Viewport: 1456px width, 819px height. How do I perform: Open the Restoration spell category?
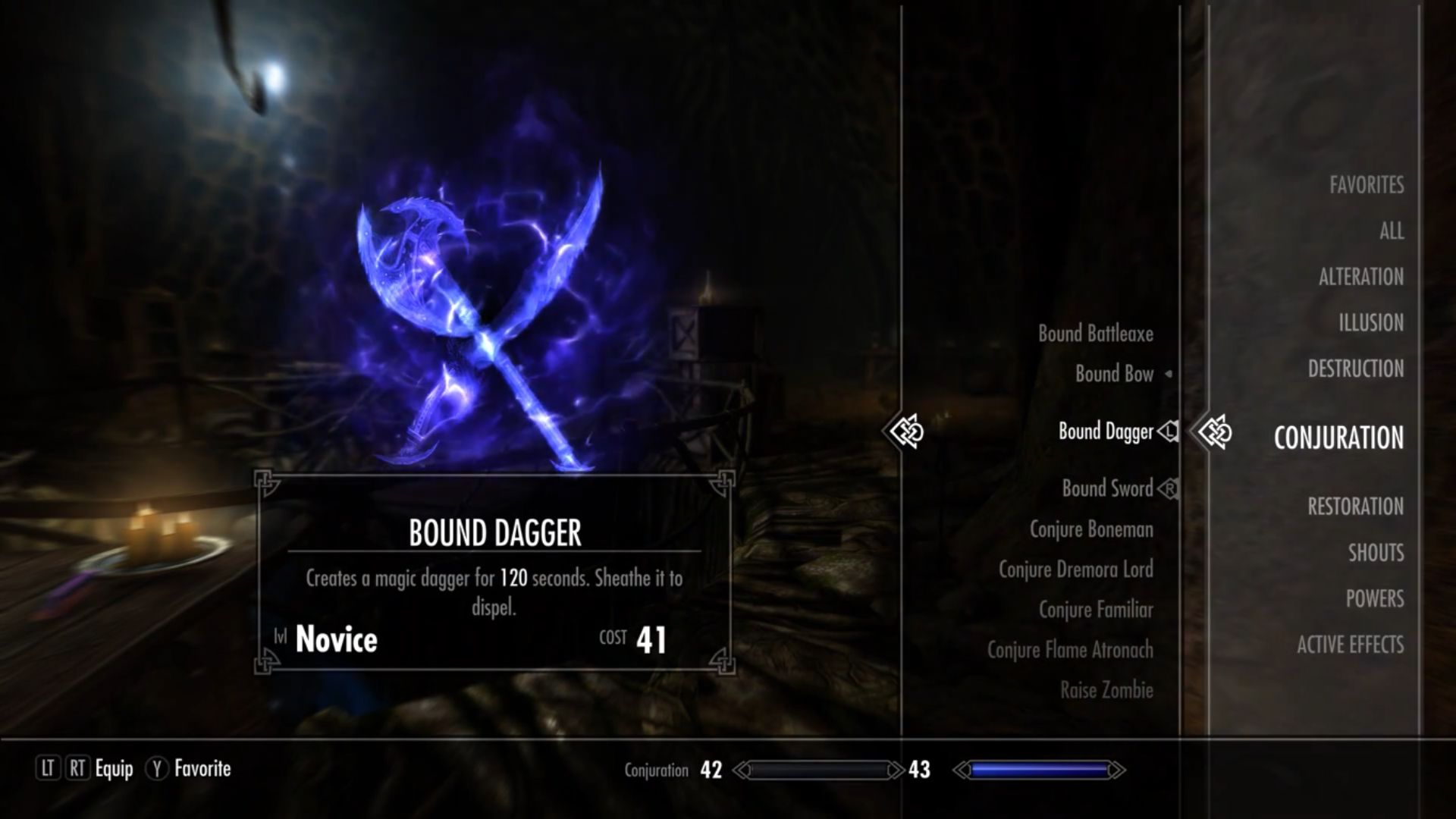coord(1355,507)
